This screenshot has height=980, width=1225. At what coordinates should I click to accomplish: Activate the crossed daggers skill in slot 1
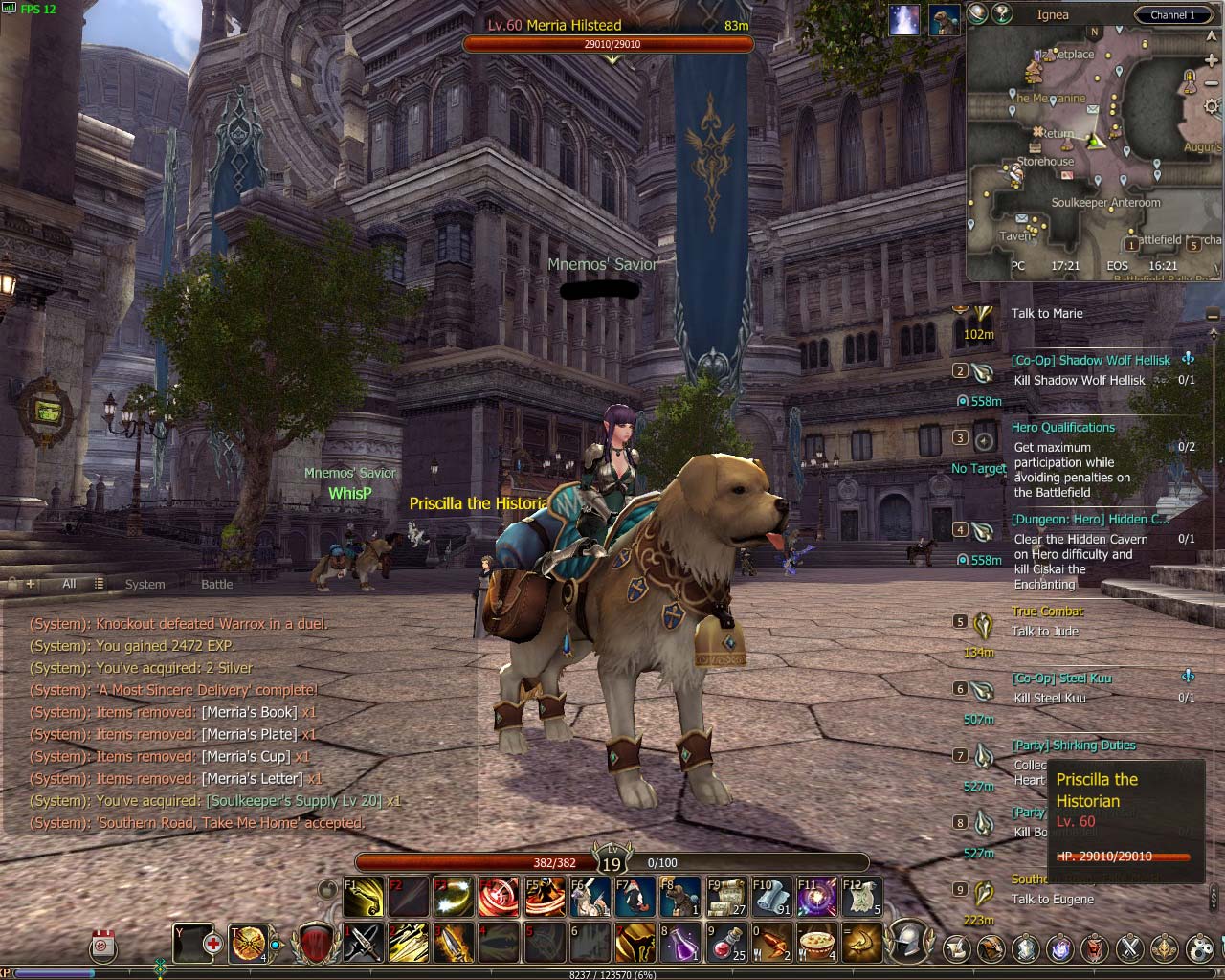pyautogui.click(x=364, y=943)
